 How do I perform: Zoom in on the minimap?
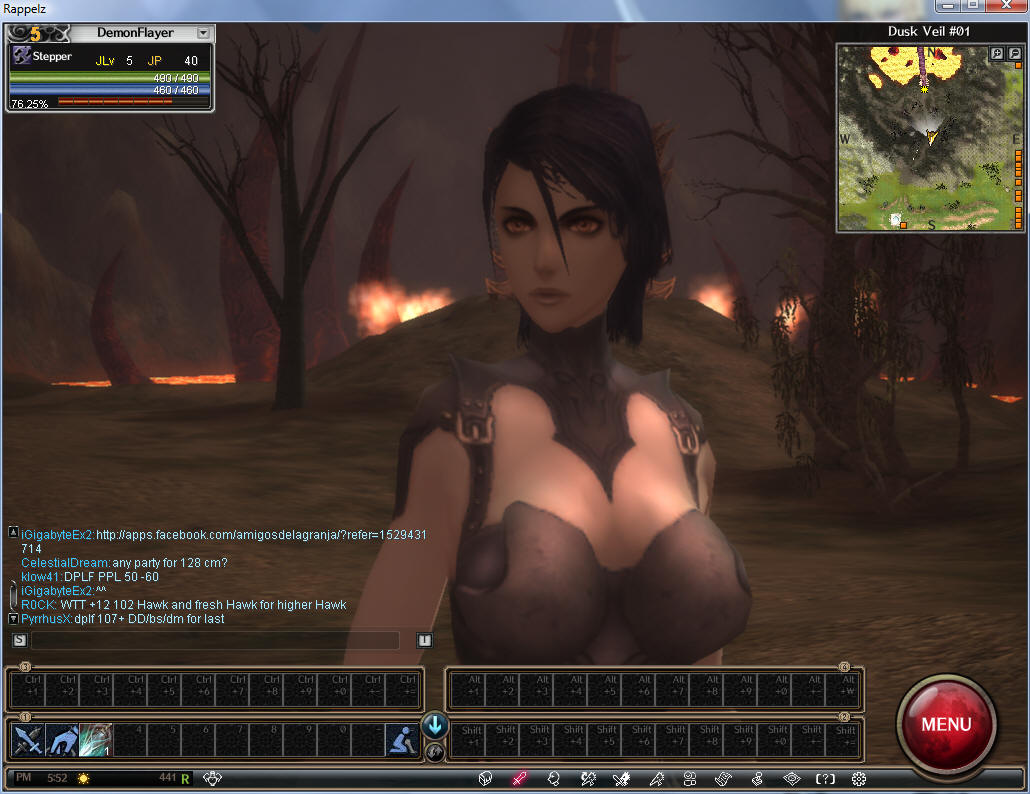(997, 54)
